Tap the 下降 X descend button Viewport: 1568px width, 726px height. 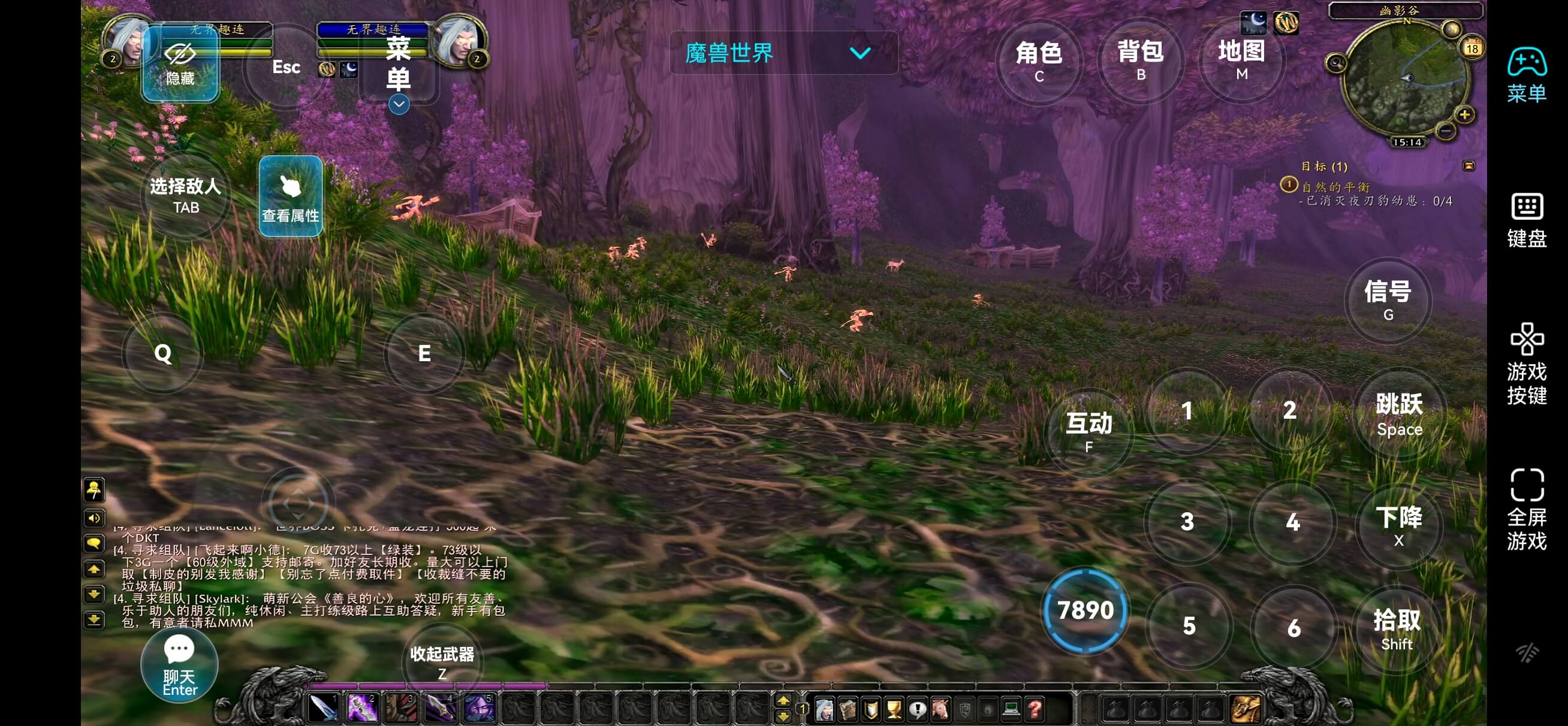point(1398,524)
